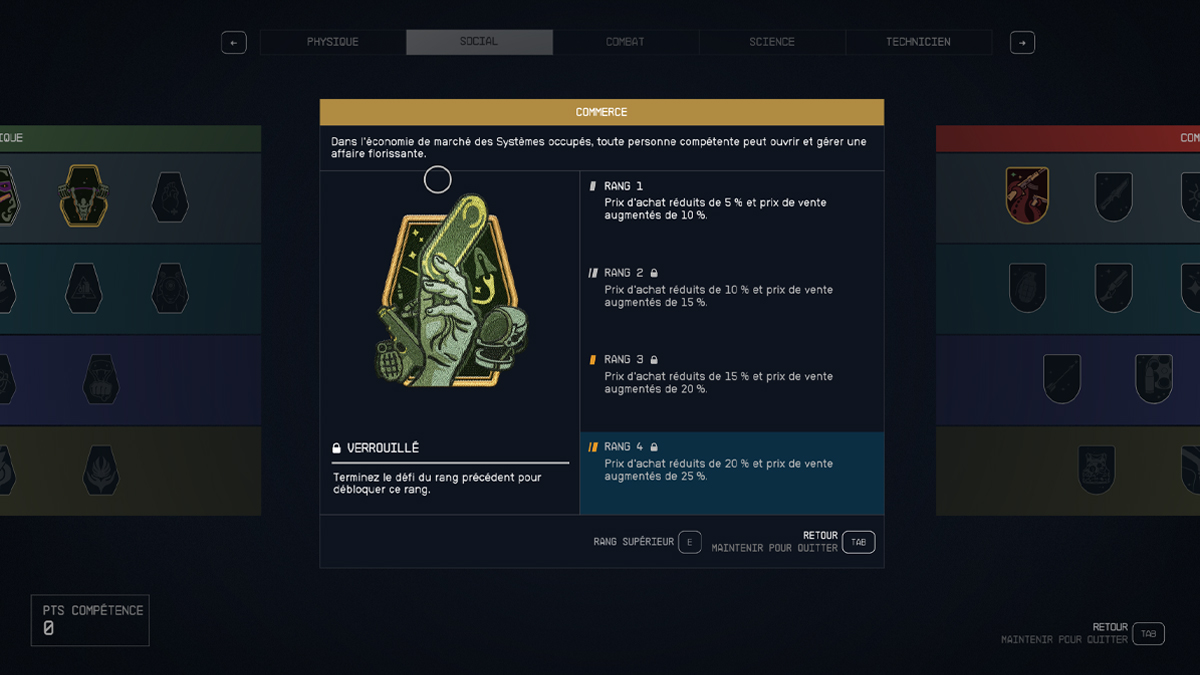
Task: Select the Rang 1 commerce entry
Action: coord(731,201)
